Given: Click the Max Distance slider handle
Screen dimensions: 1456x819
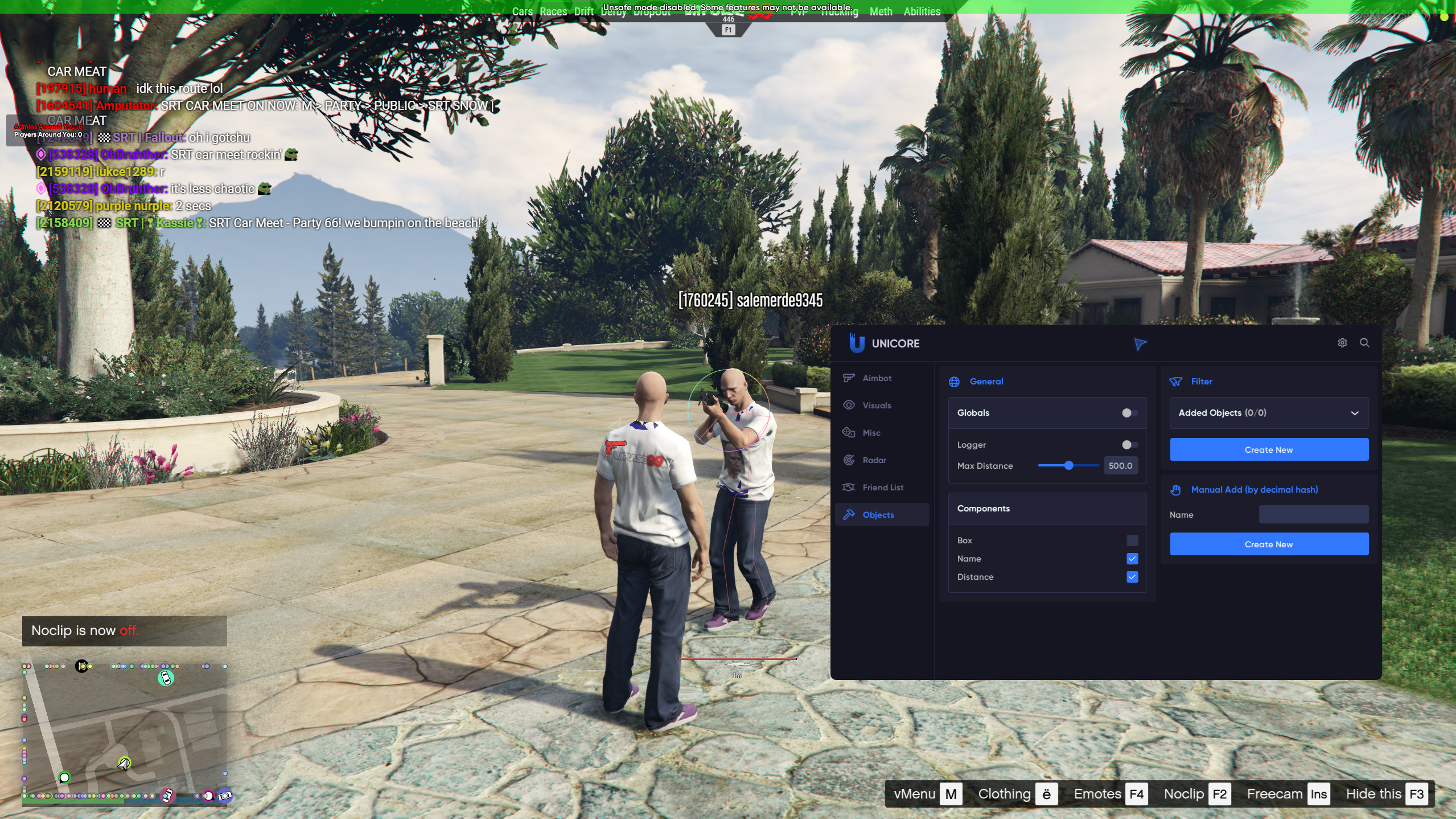Looking at the screenshot, I should pyautogui.click(x=1069, y=466).
